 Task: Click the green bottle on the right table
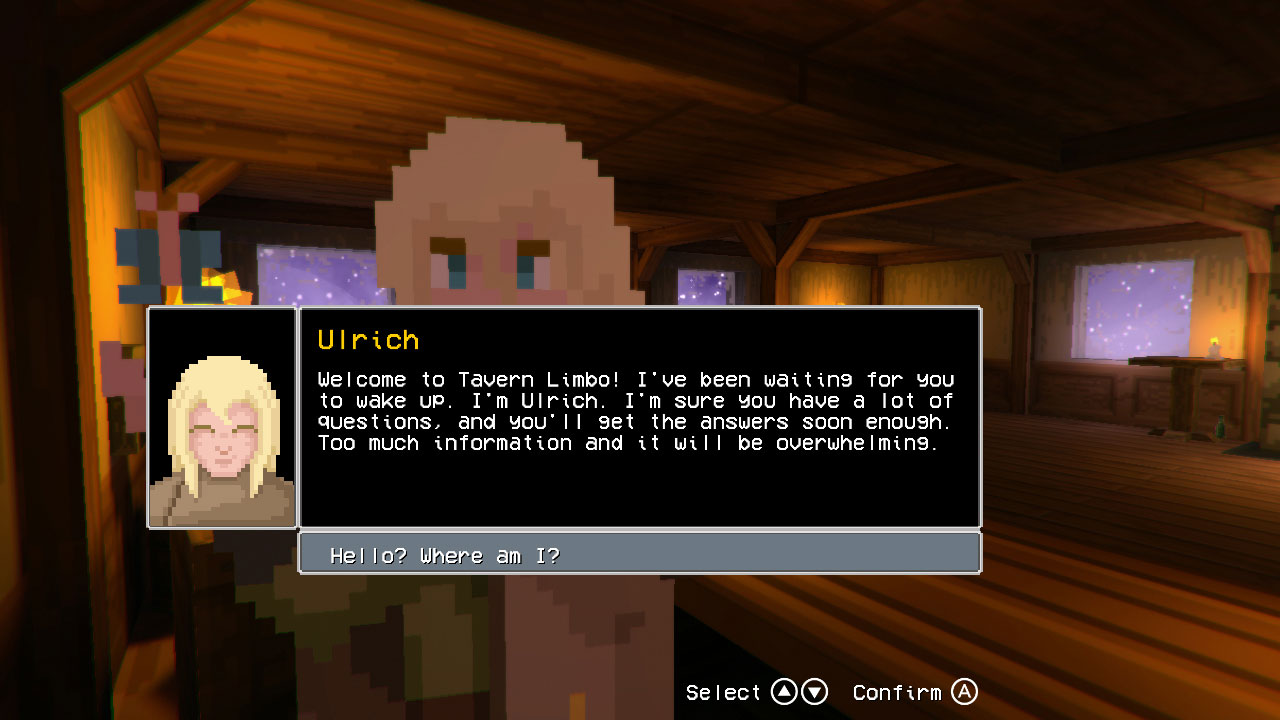pyautogui.click(x=1220, y=427)
